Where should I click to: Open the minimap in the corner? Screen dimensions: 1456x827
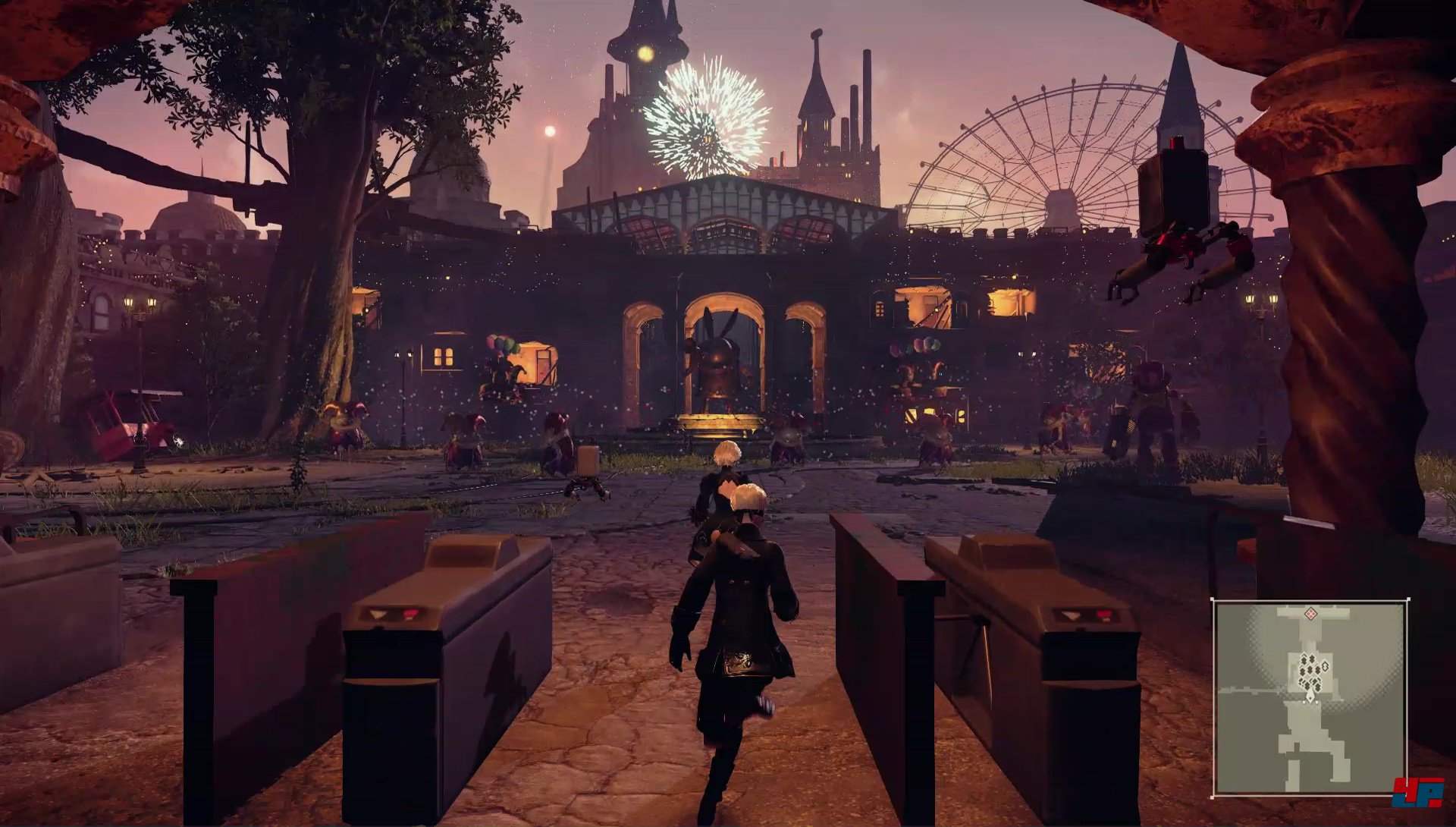click(1310, 697)
